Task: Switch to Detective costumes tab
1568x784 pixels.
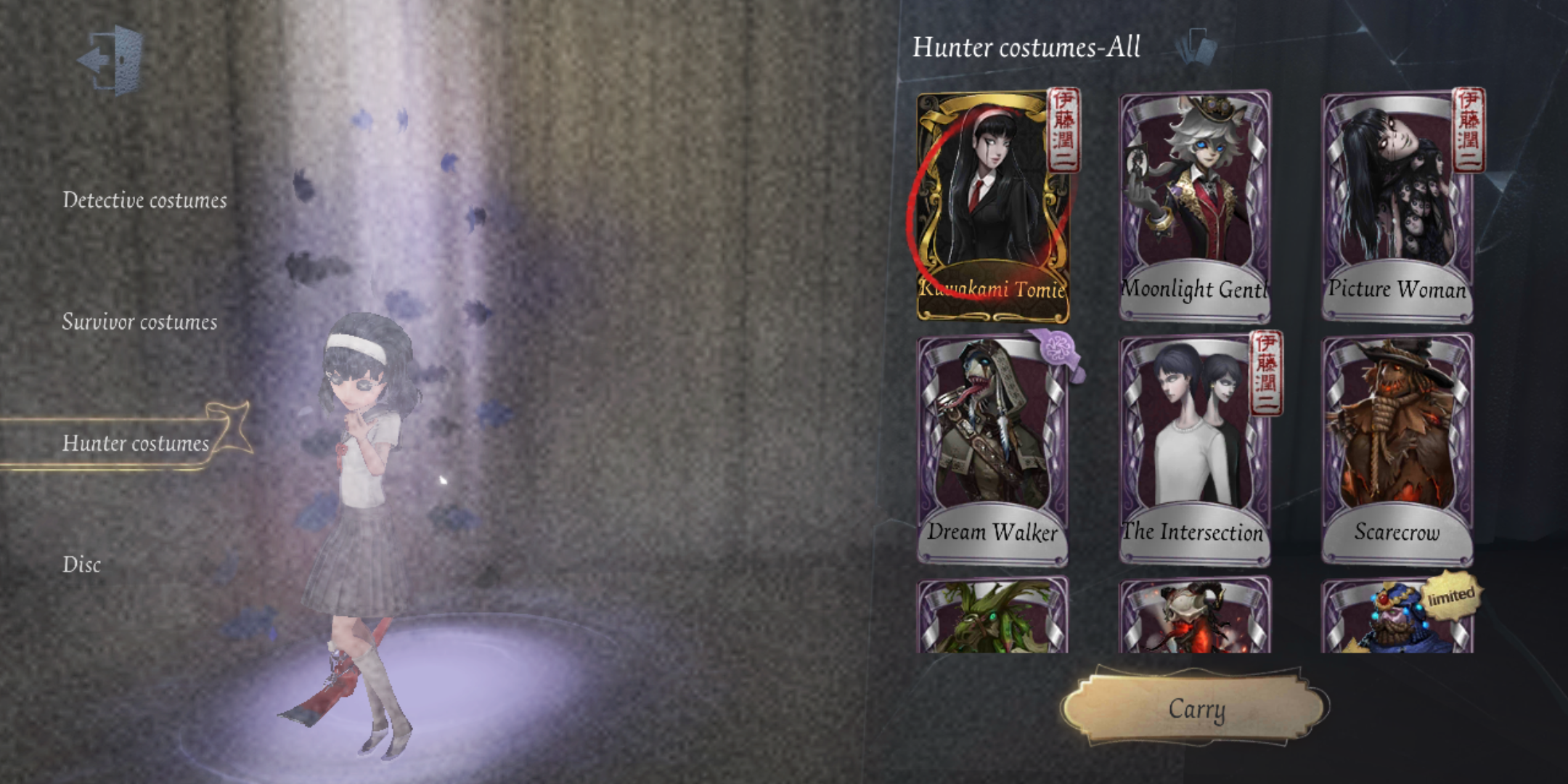Action: click(145, 201)
